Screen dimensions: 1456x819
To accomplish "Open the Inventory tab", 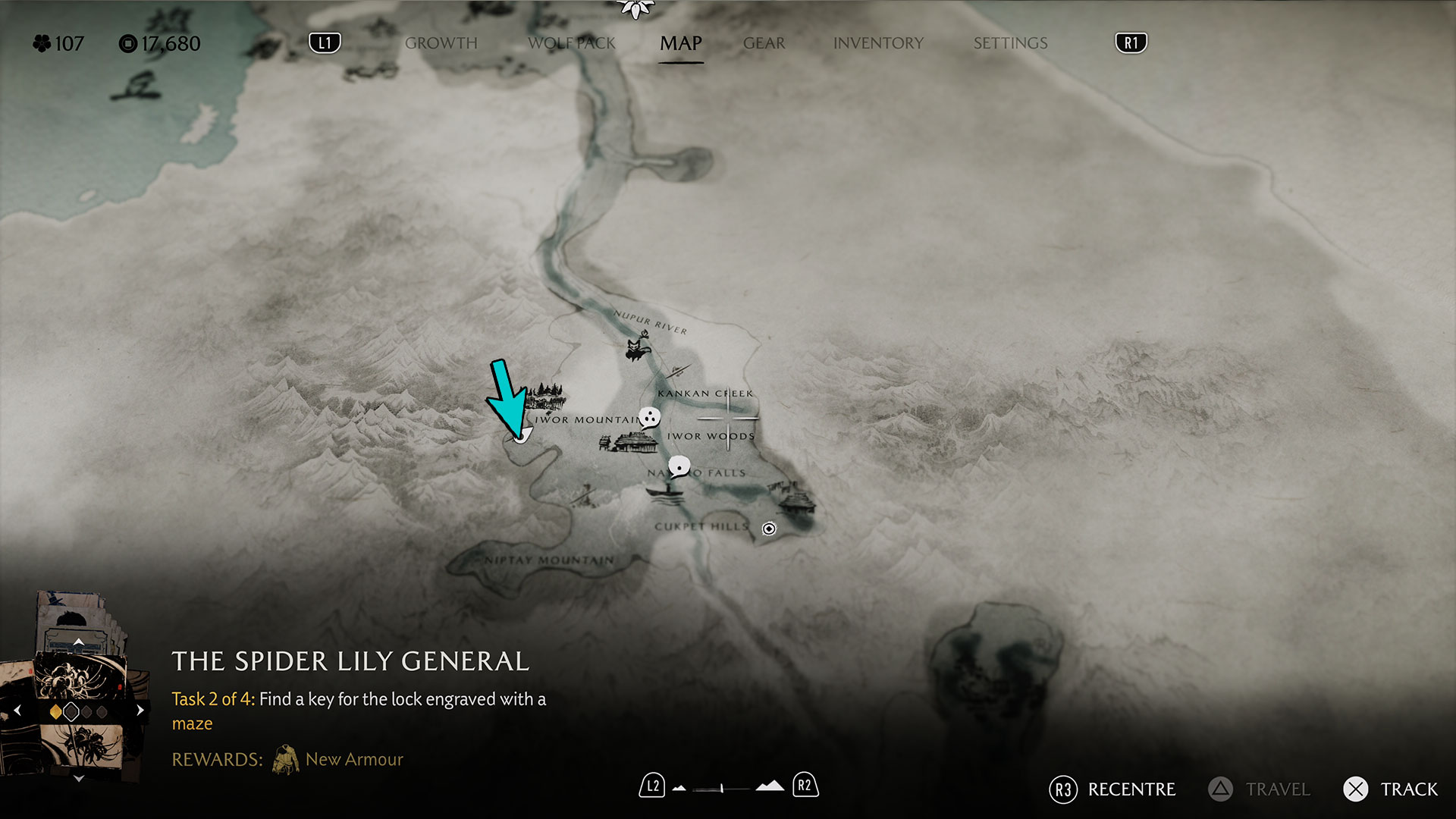I will (878, 43).
